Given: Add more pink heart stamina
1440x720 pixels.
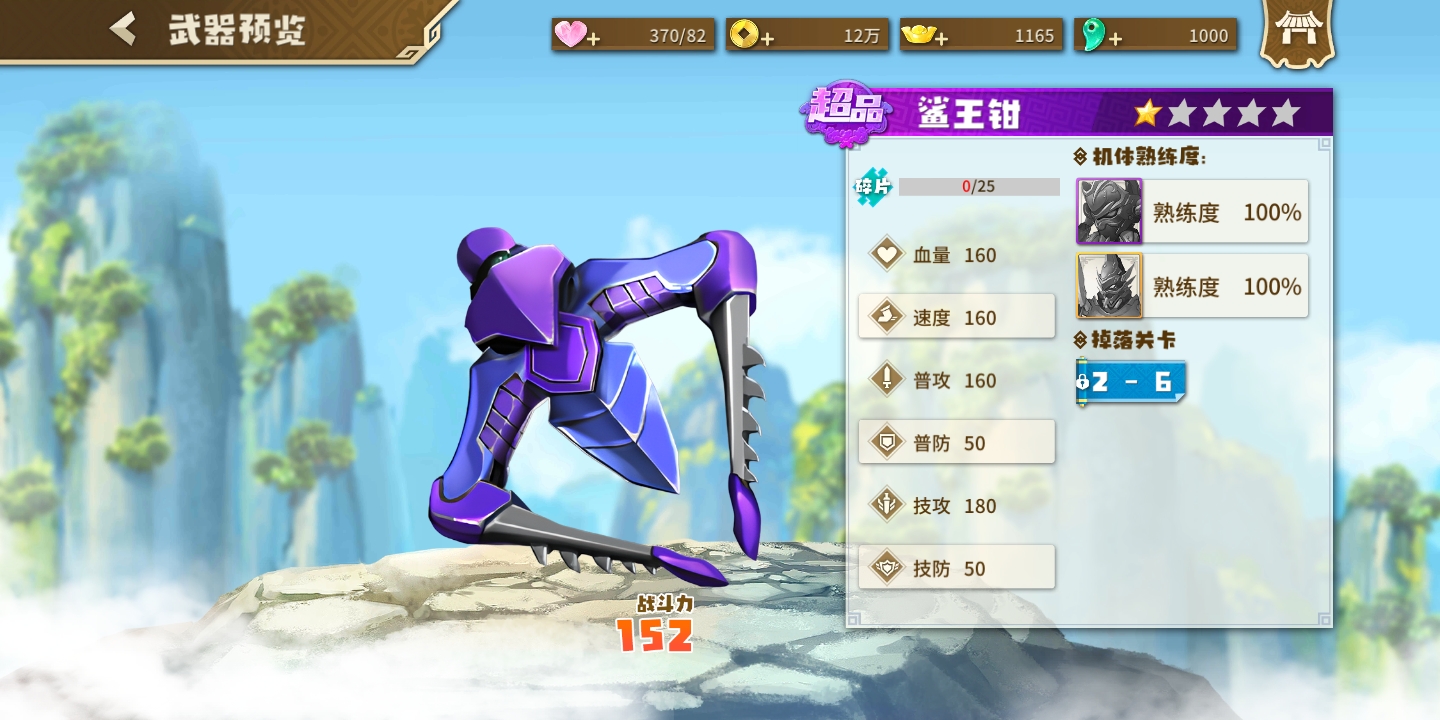Looking at the screenshot, I should point(593,38).
